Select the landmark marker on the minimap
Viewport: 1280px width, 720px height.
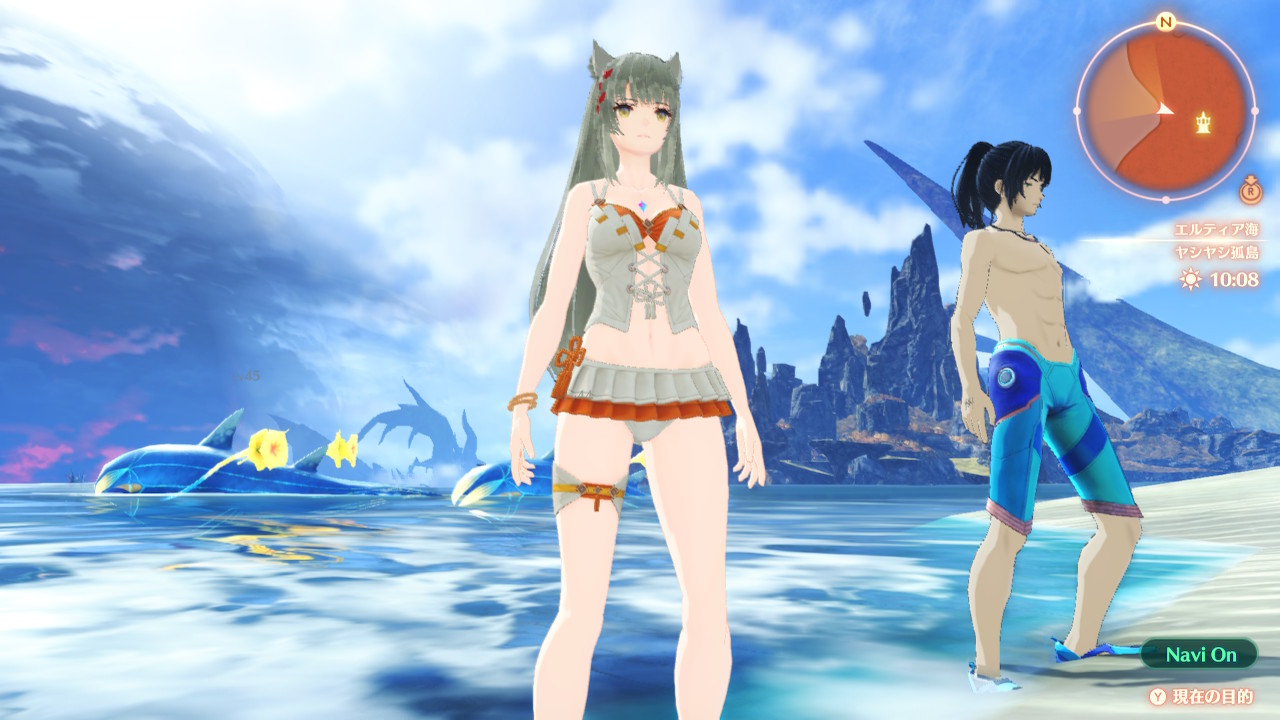click(x=1204, y=122)
